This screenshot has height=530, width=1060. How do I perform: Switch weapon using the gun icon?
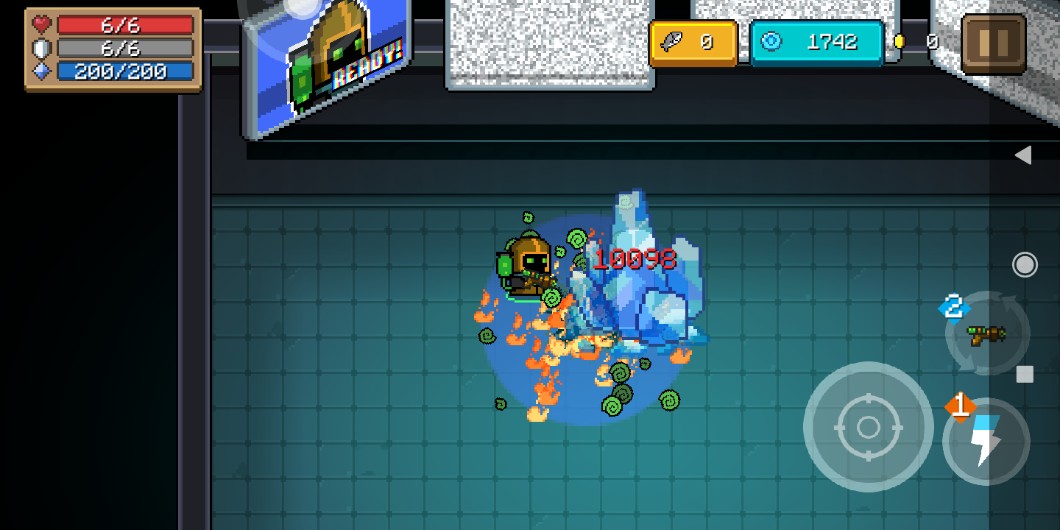986,335
